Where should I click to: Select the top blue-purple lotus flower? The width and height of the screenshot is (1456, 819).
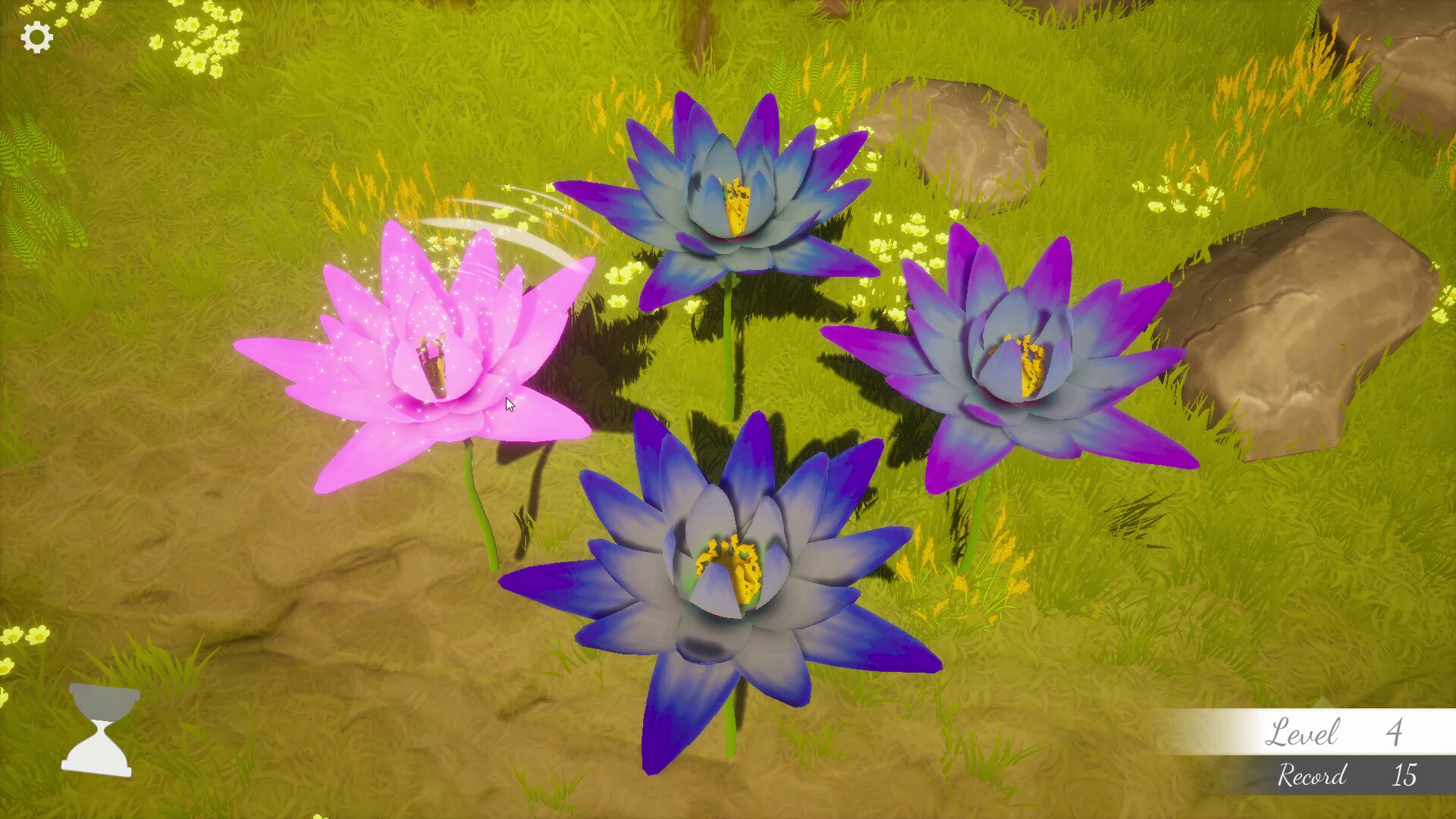[736, 205]
